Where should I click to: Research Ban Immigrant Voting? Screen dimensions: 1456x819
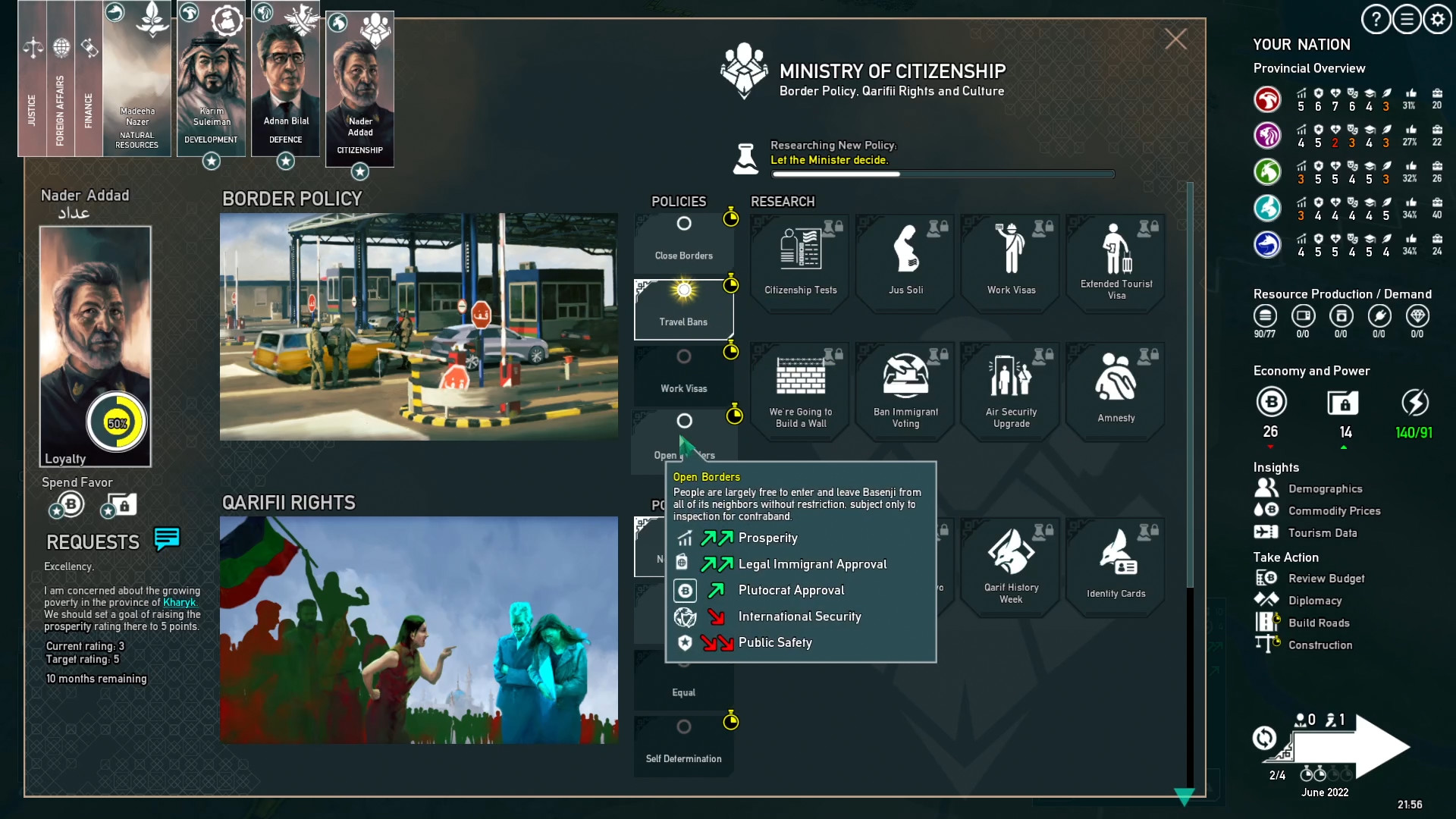point(905,391)
